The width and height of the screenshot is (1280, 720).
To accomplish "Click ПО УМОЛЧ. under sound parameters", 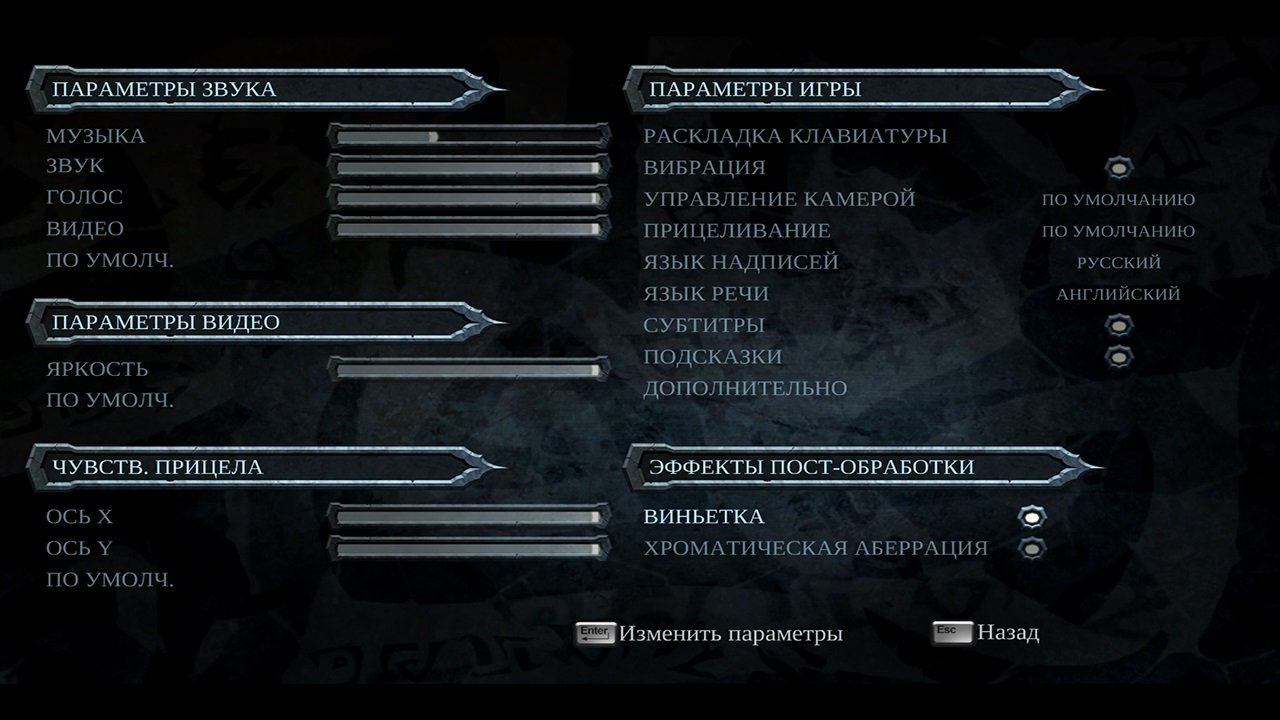I will coord(95,260).
